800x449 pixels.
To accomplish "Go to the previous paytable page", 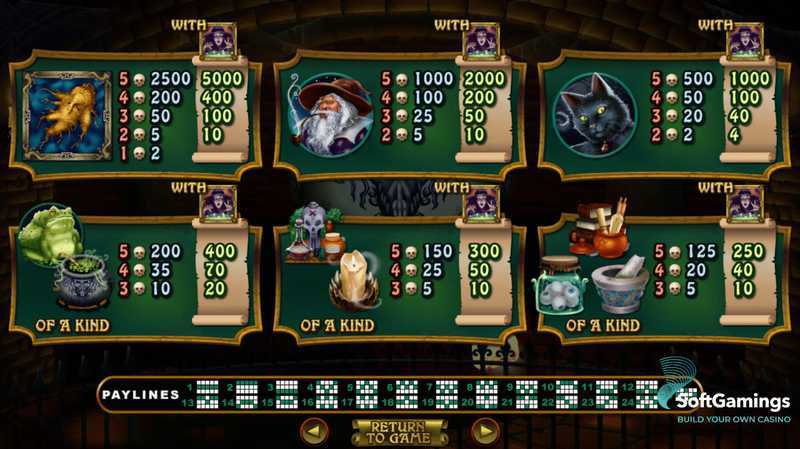I will [x=315, y=432].
